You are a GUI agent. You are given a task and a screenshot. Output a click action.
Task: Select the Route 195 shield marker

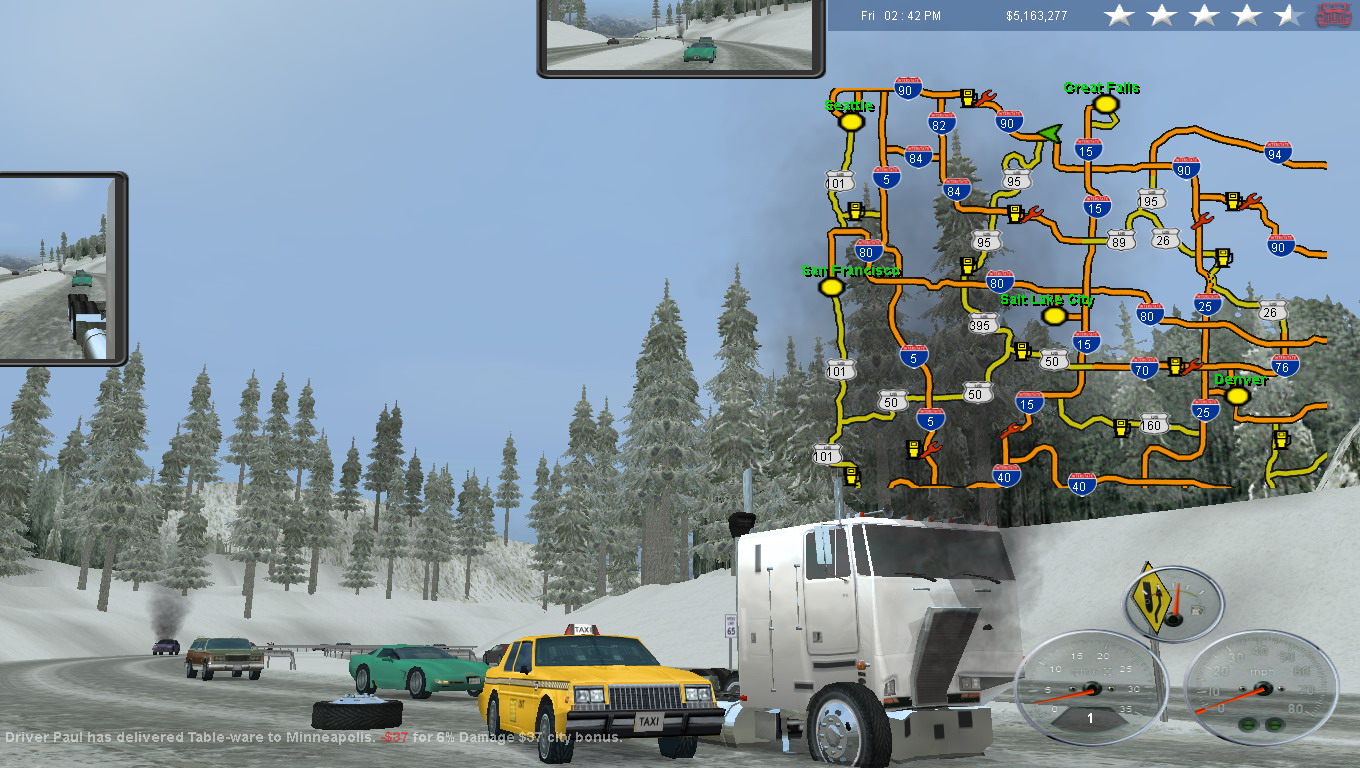[1150, 200]
